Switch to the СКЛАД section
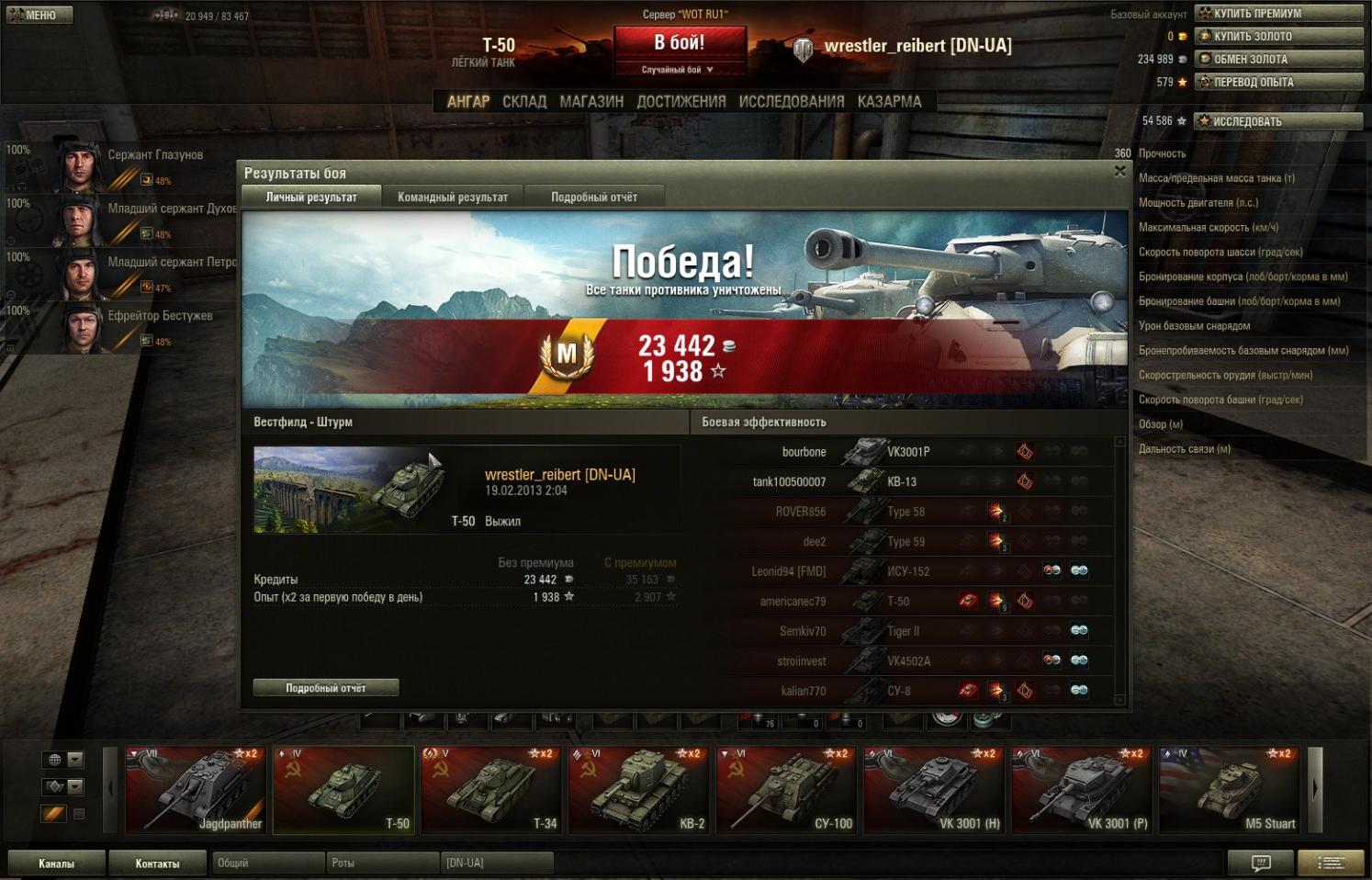Viewport: 1372px width, 880px height. pos(524,101)
